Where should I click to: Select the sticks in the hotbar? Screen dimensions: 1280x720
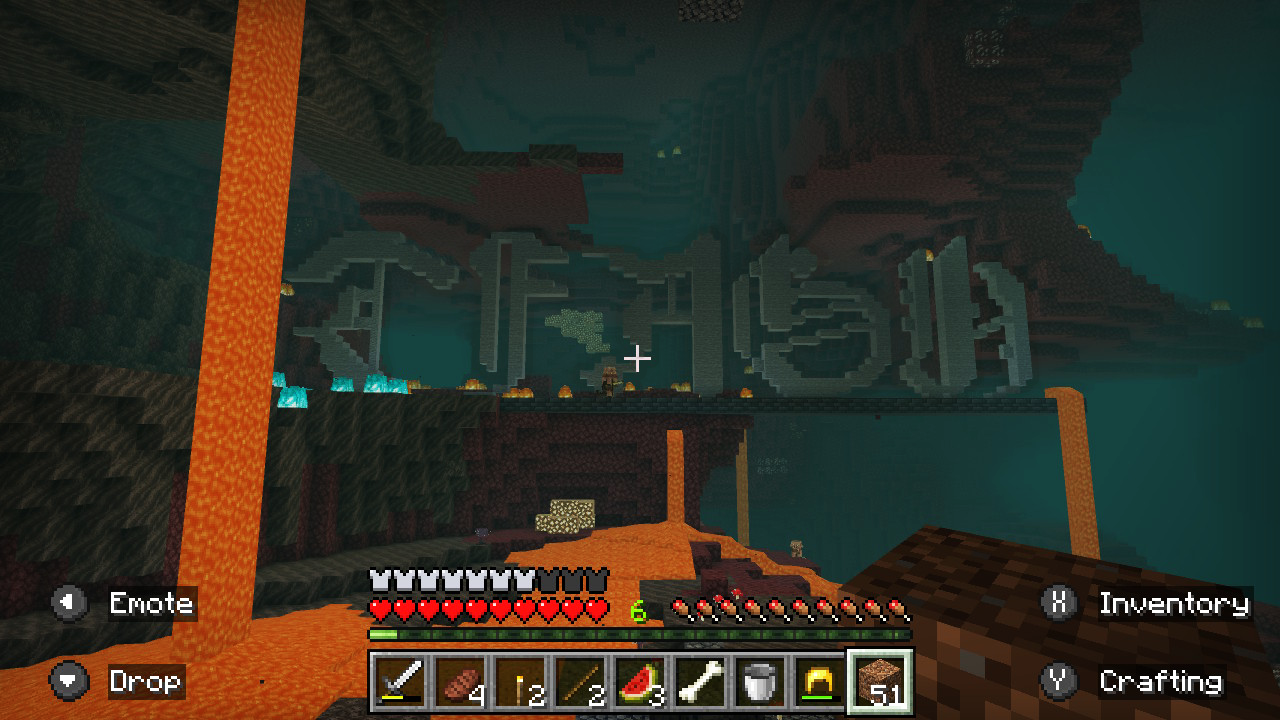point(580,682)
